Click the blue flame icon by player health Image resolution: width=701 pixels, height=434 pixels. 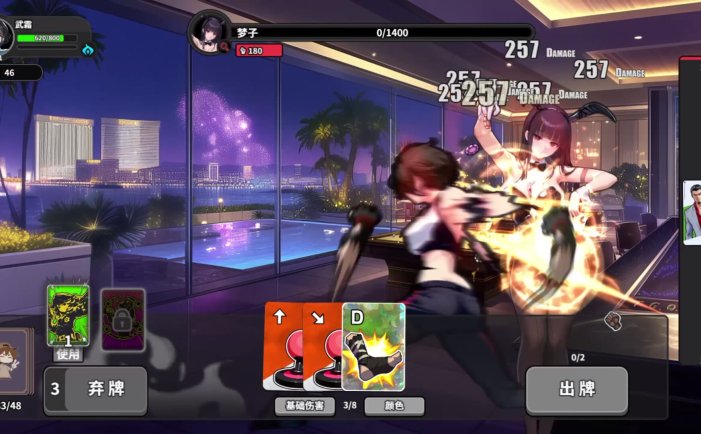[88, 49]
